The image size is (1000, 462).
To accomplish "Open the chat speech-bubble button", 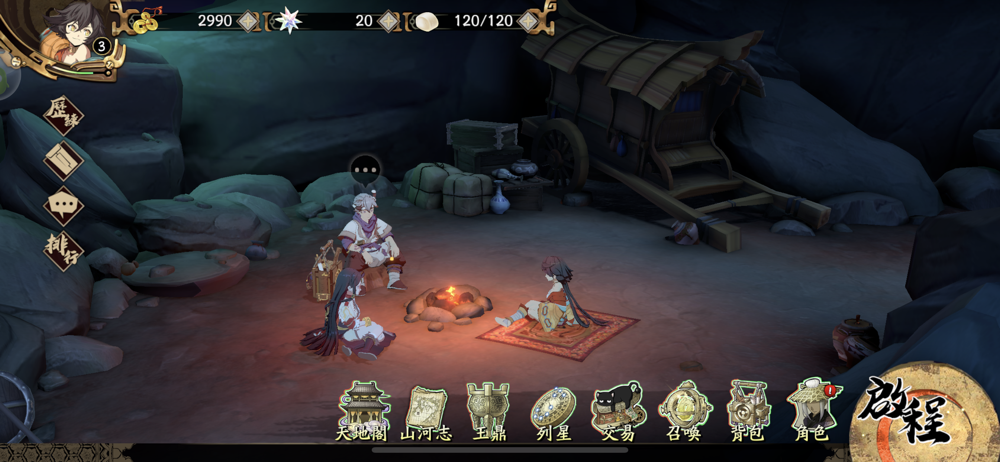I will coord(64,206).
